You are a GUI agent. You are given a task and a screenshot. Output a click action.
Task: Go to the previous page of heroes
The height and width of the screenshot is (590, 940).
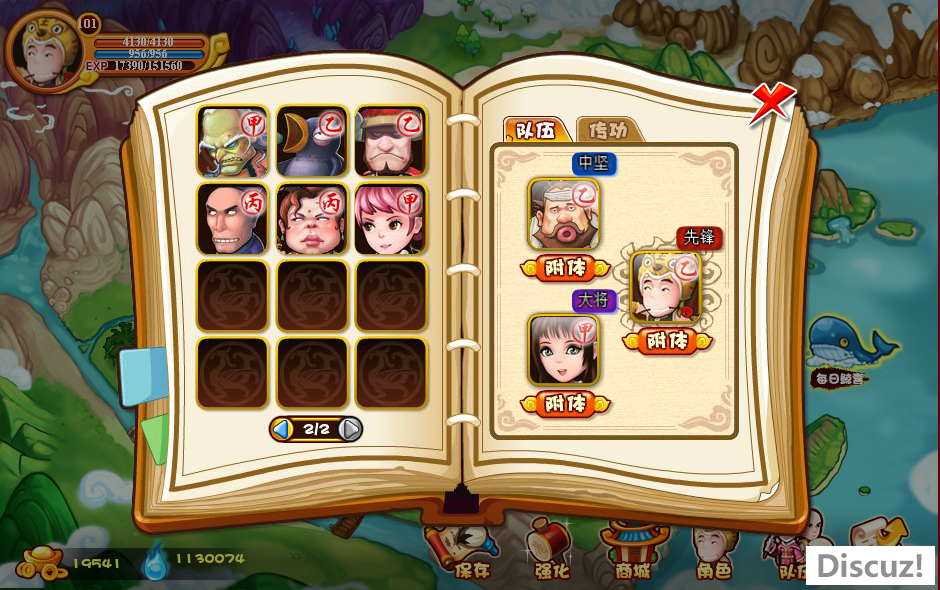coord(283,429)
